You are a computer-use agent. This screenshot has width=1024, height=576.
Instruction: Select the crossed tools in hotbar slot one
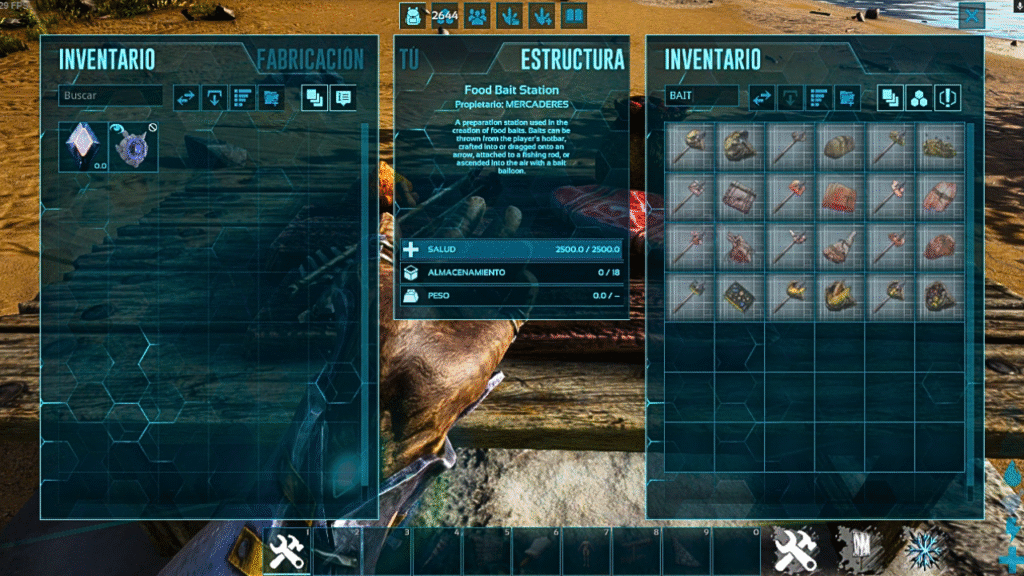(287, 550)
